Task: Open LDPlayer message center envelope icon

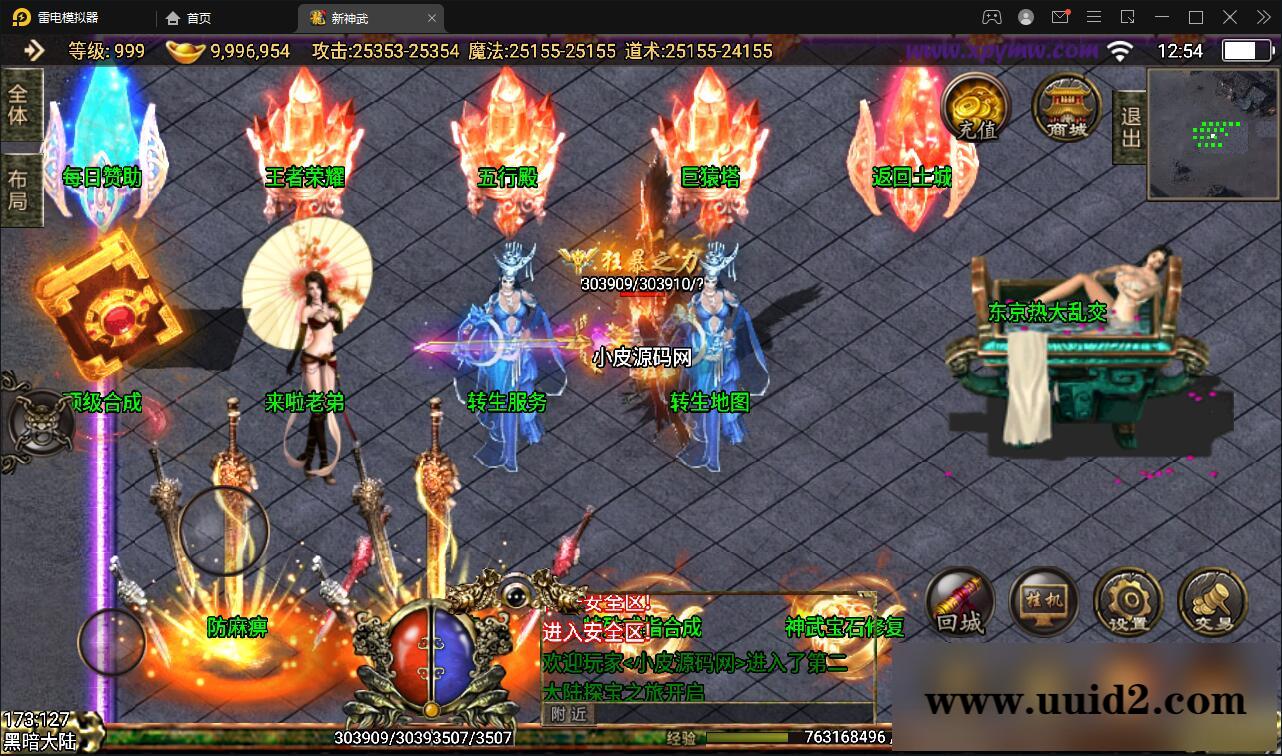Action: (1062, 17)
